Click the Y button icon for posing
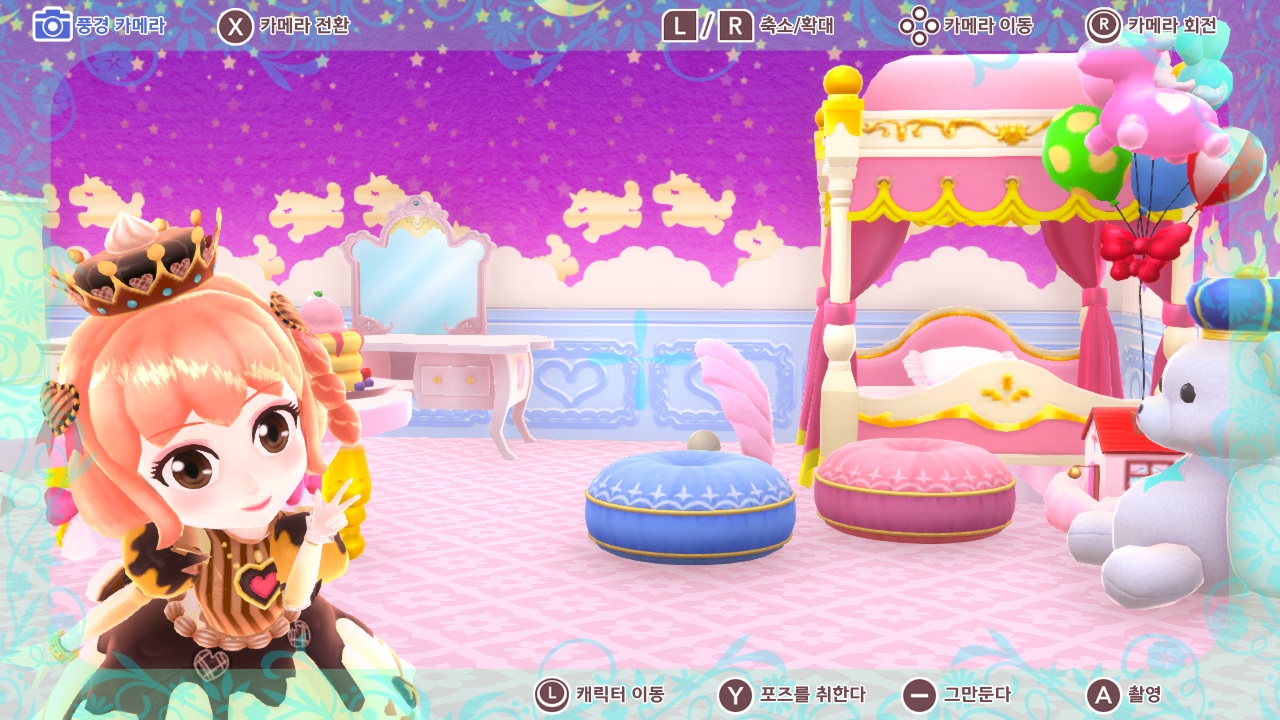The width and height of the screenshot is (1280, 720). click(733, 692)
